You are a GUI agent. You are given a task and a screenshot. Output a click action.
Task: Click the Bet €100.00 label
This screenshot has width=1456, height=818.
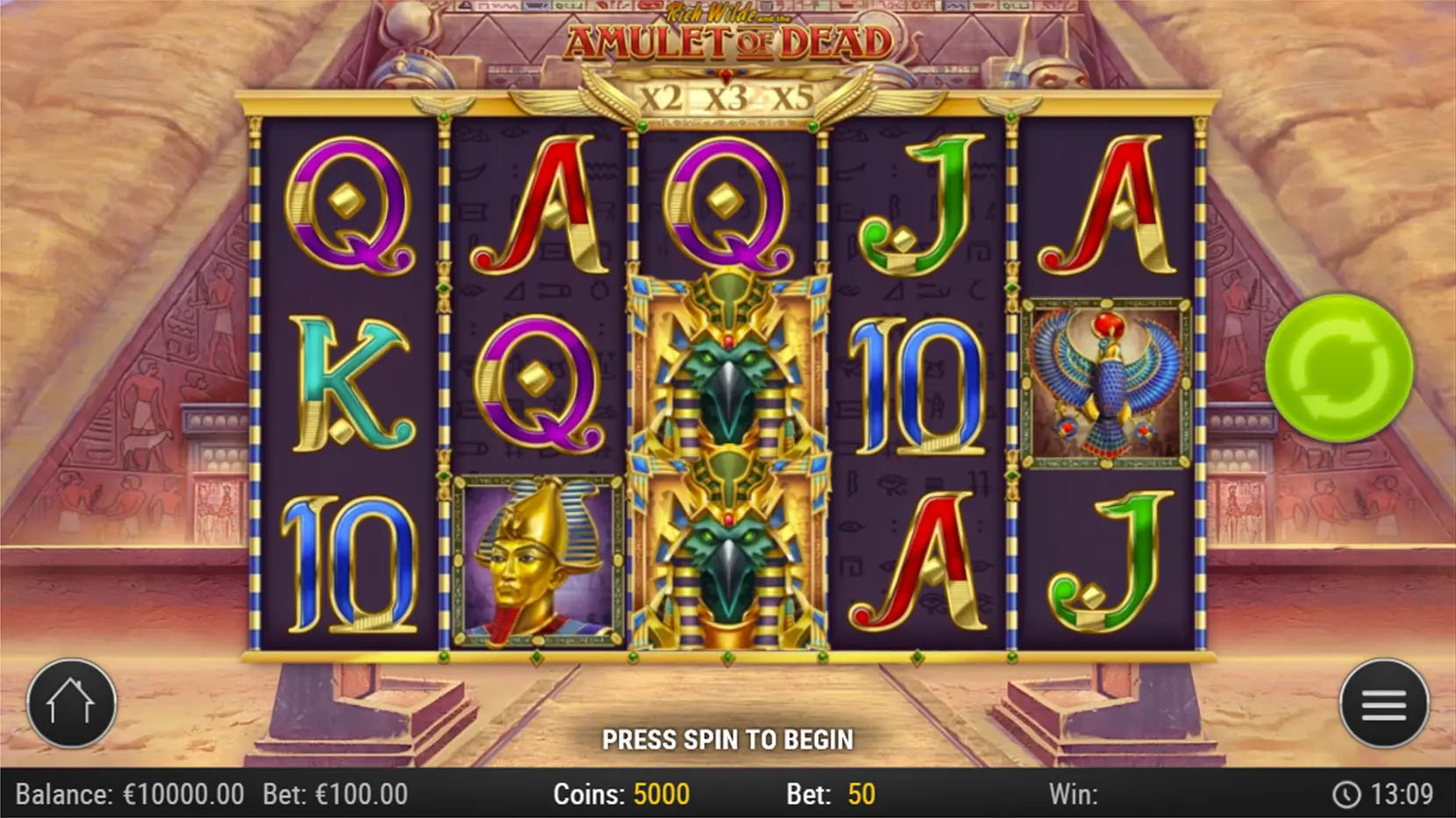click(335, 793)
